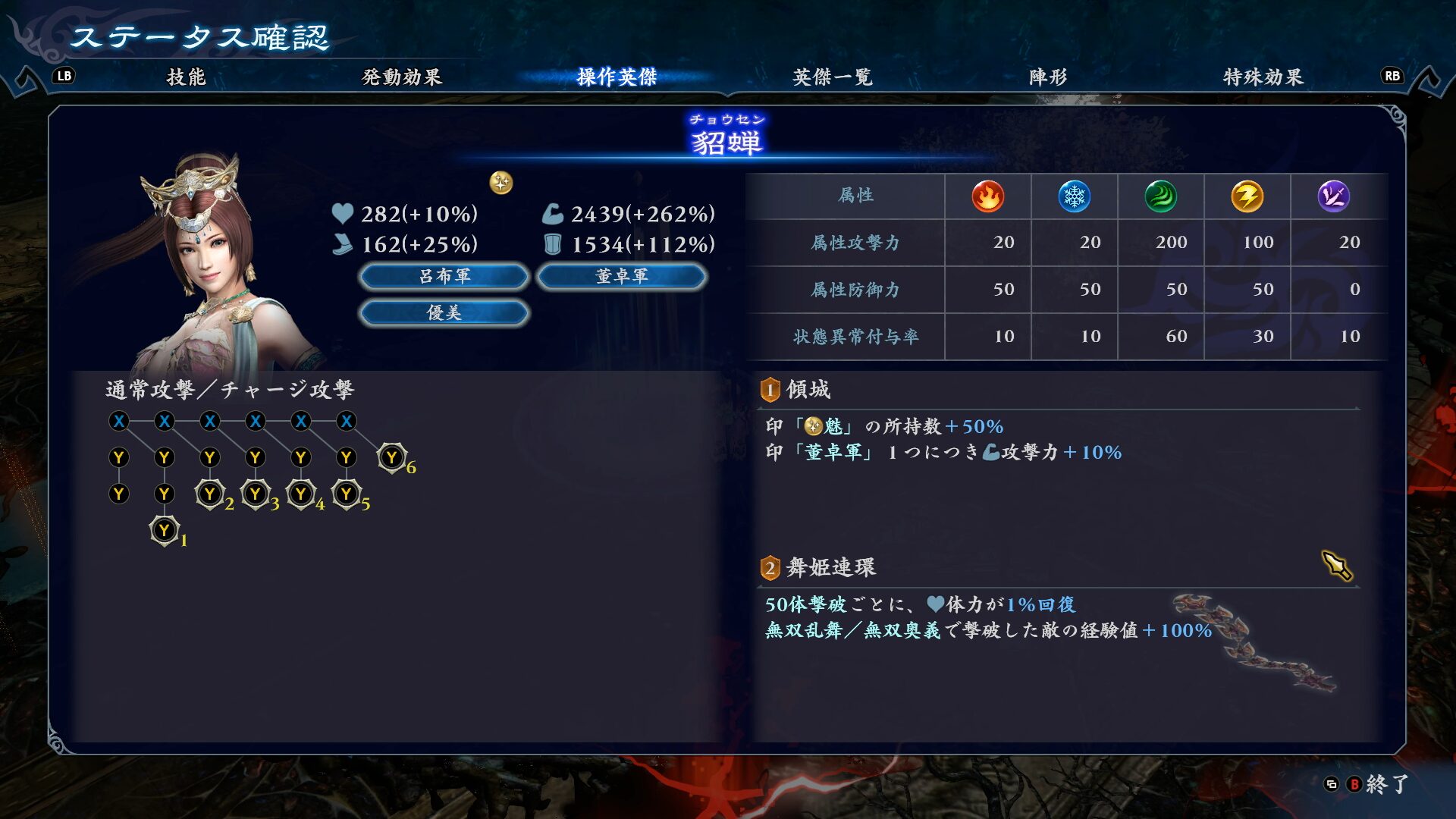This screenshot has width=1456, height=819.
Task: Select the 舞姫連環 skill entry
Action: tap(830, 567)
